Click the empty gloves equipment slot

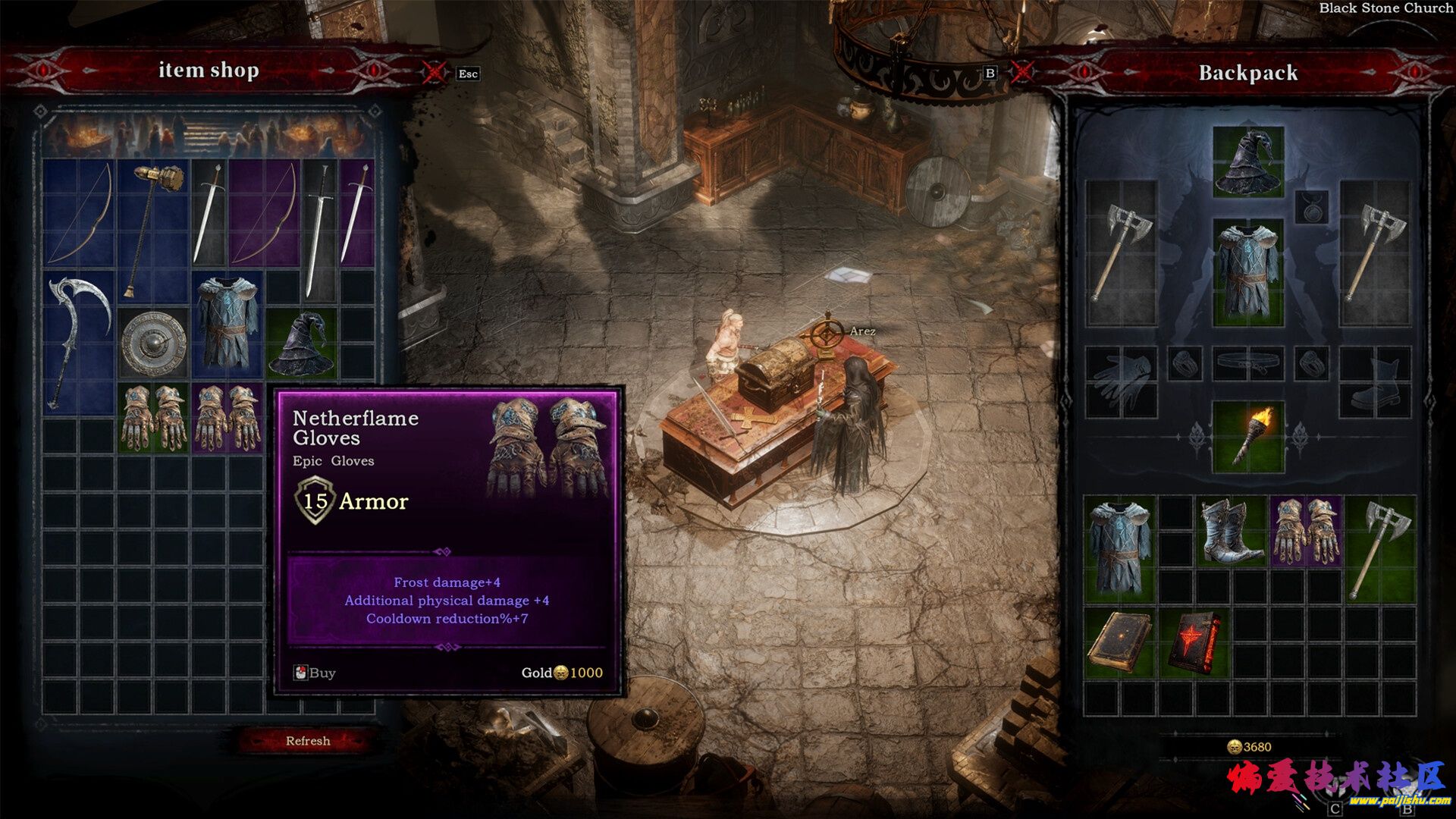click(1121, 381)
